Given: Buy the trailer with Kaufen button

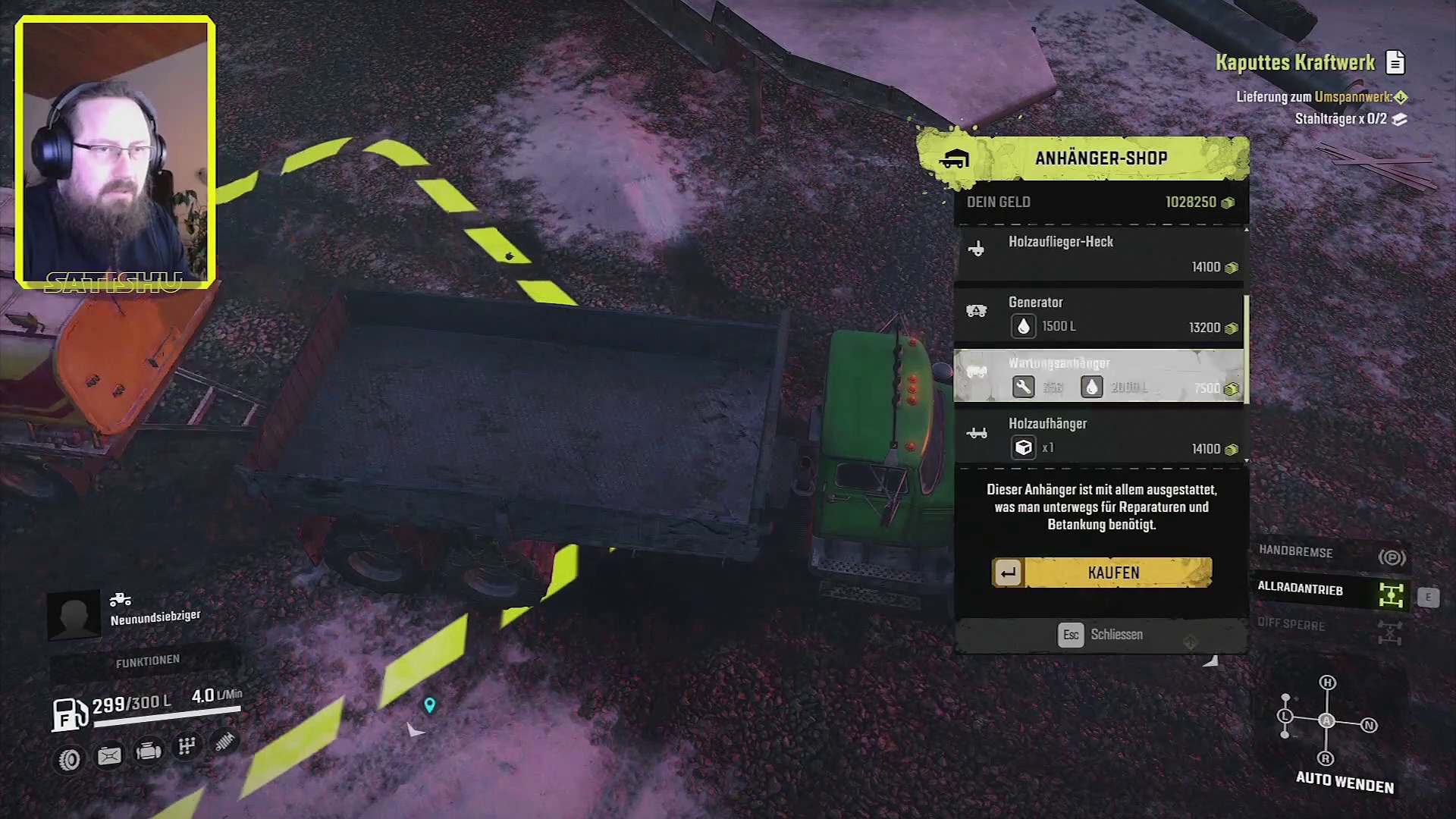Looking at the screenshot, I should (x=1102, y=573).
